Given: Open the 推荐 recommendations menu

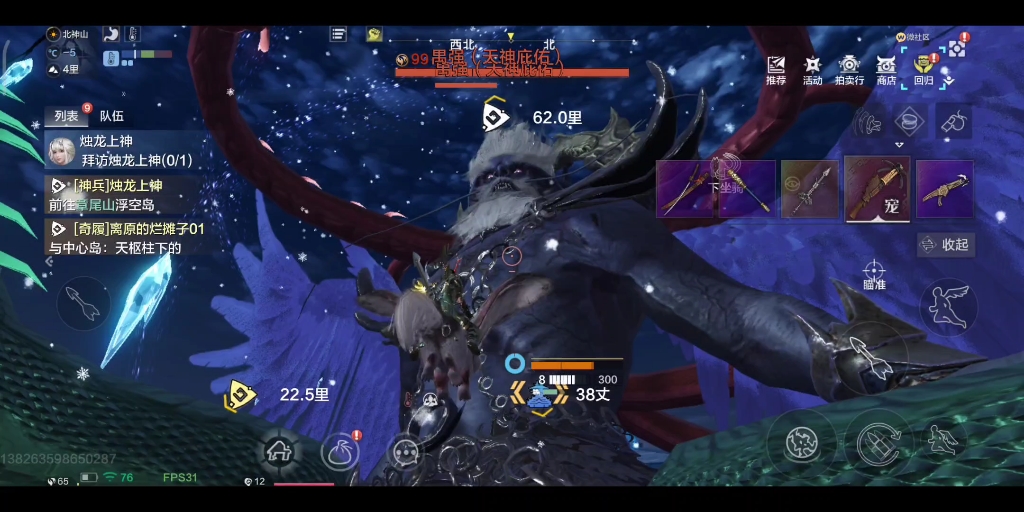Looking at the screenshot, I should 776,70.
